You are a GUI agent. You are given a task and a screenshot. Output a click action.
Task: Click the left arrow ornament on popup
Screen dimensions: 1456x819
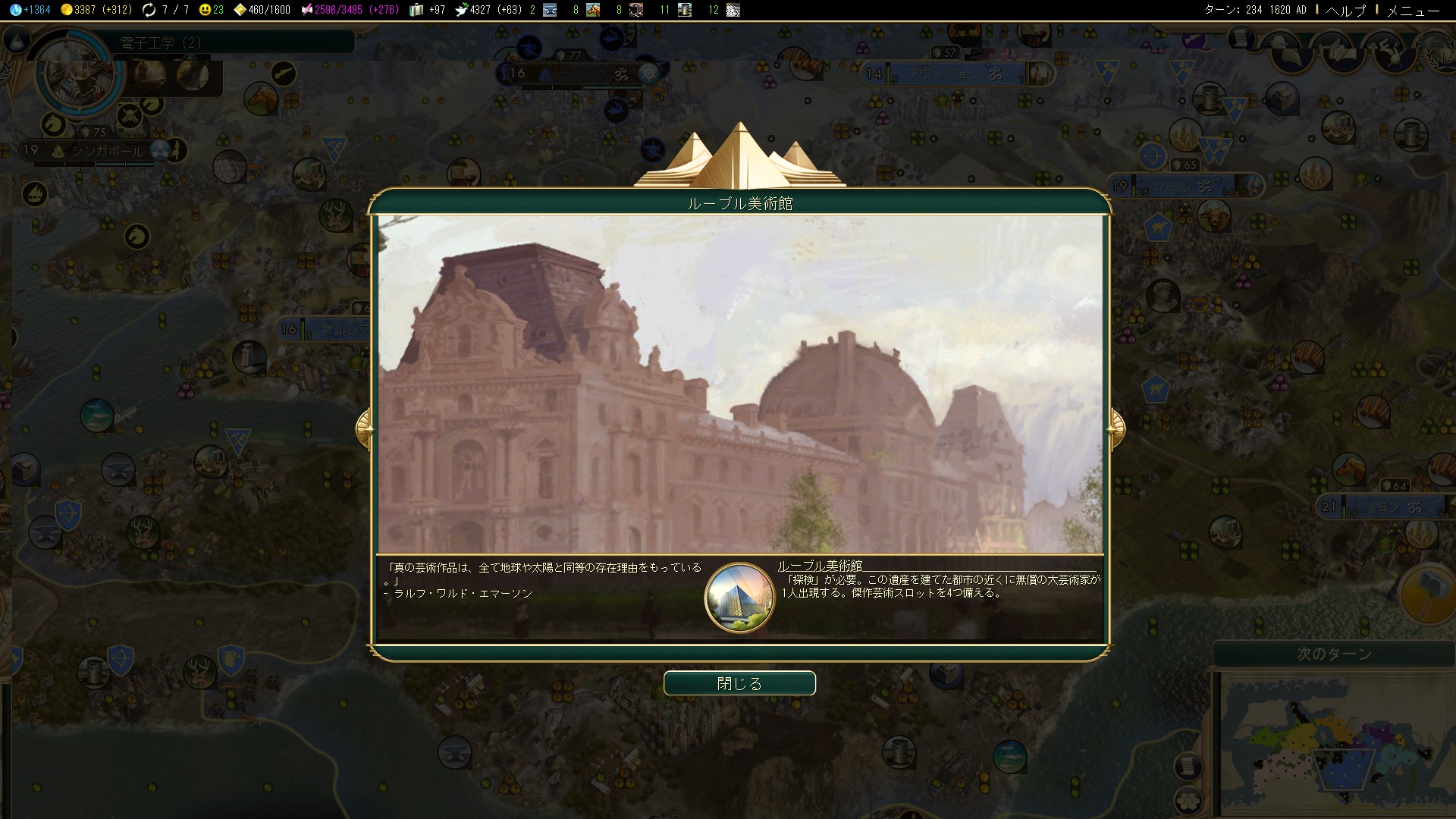[364, 429]
